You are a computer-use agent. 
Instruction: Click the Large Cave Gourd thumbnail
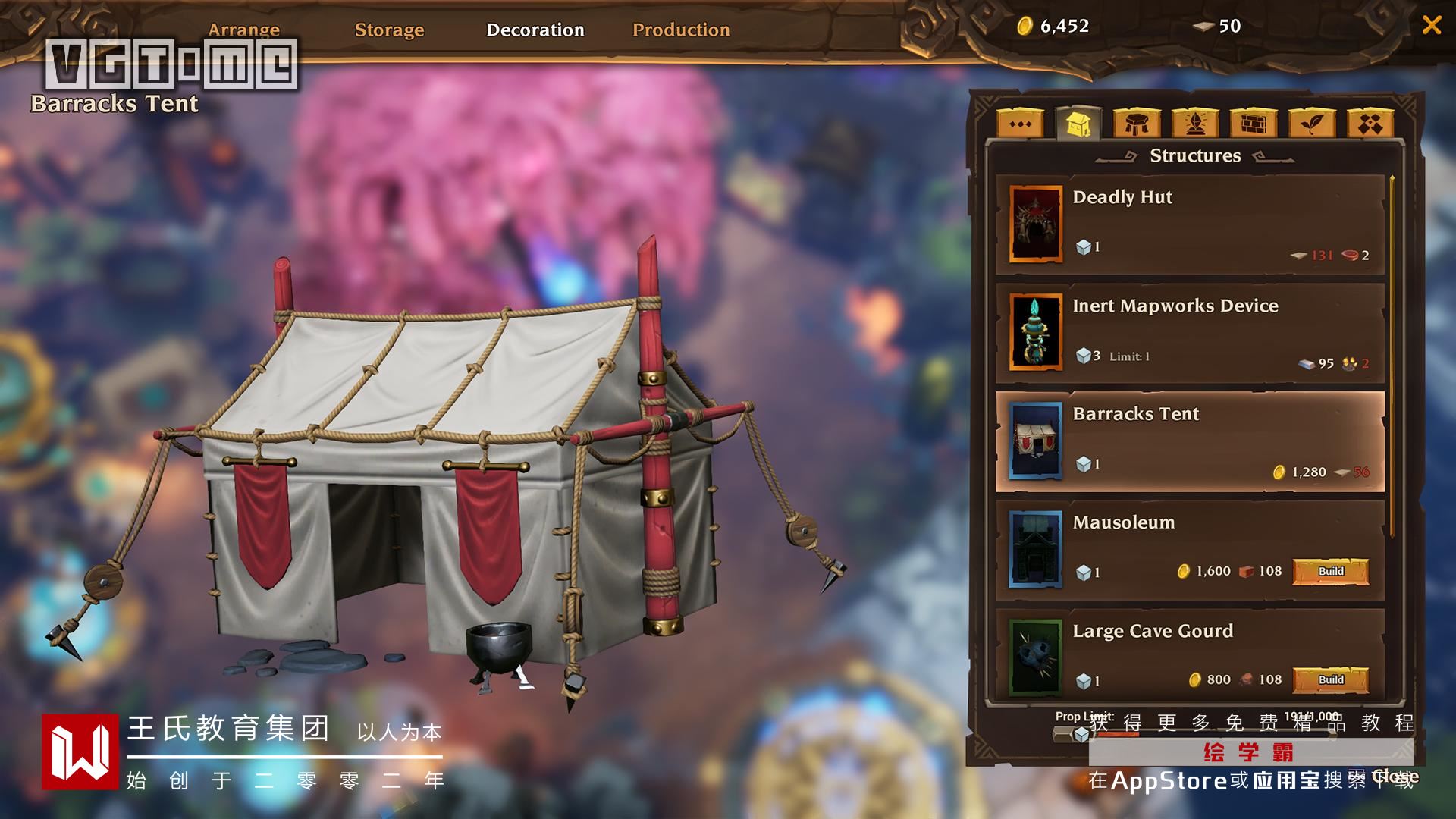[1035, 657]
